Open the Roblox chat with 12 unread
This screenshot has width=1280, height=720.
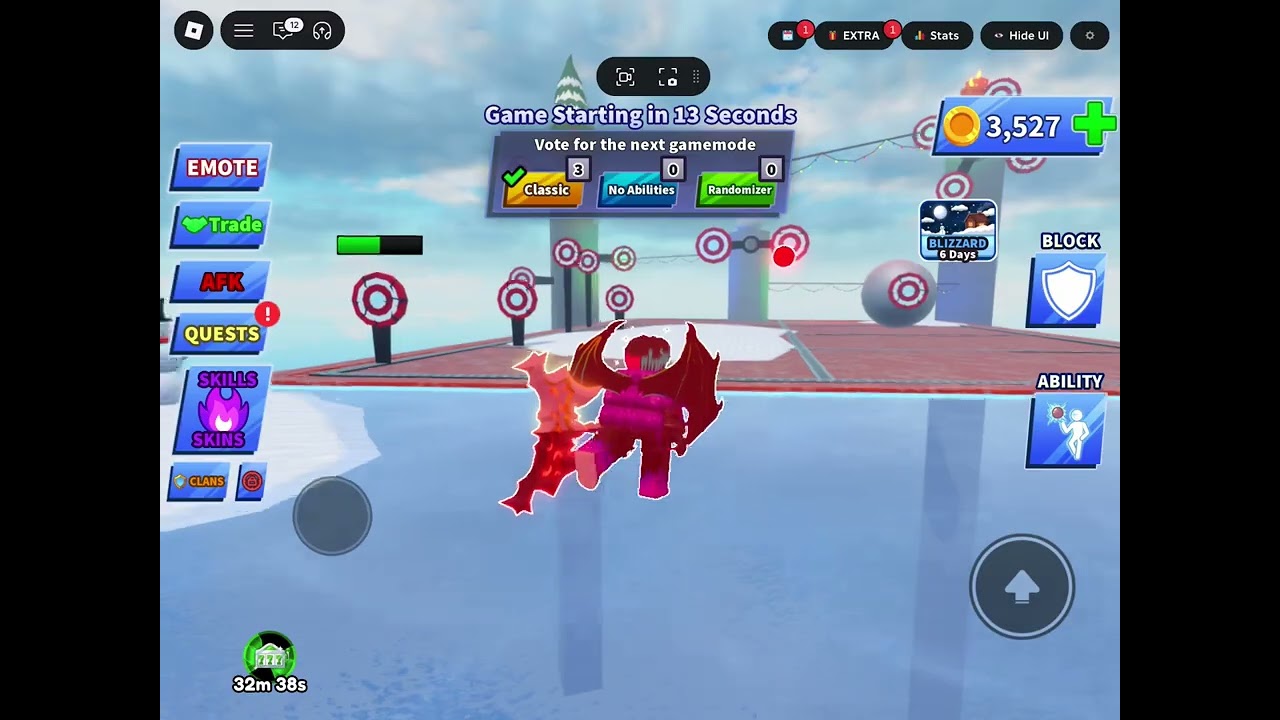[284, 31]
